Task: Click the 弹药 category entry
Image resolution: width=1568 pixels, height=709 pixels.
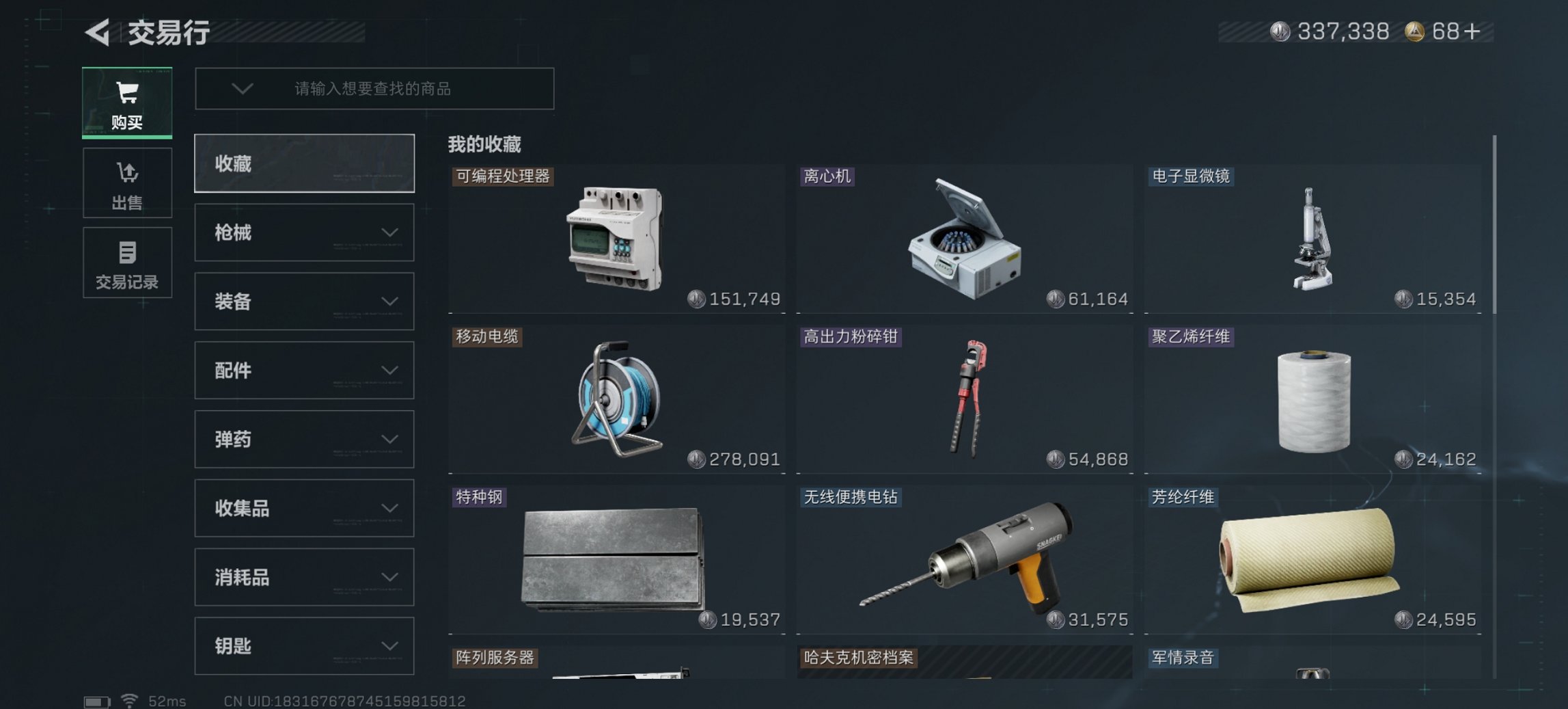Action: (303, 439)
